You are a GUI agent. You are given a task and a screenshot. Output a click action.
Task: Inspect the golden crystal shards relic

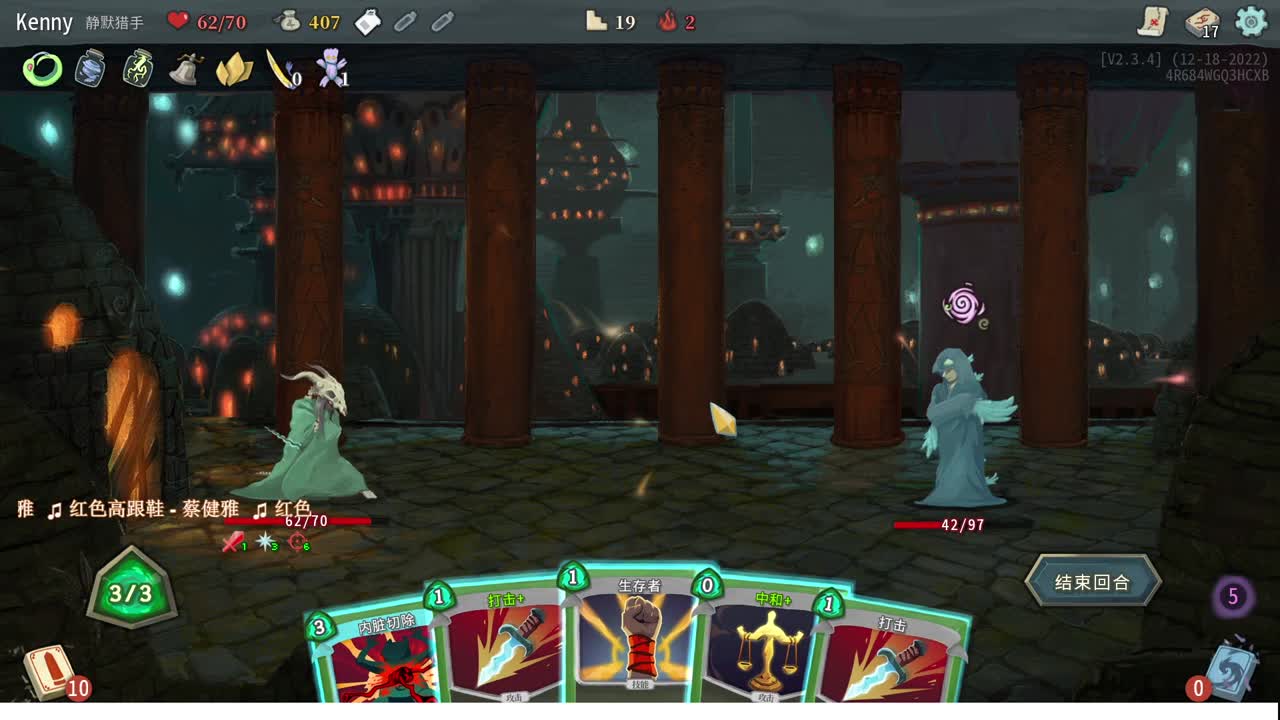pos(234,69)
